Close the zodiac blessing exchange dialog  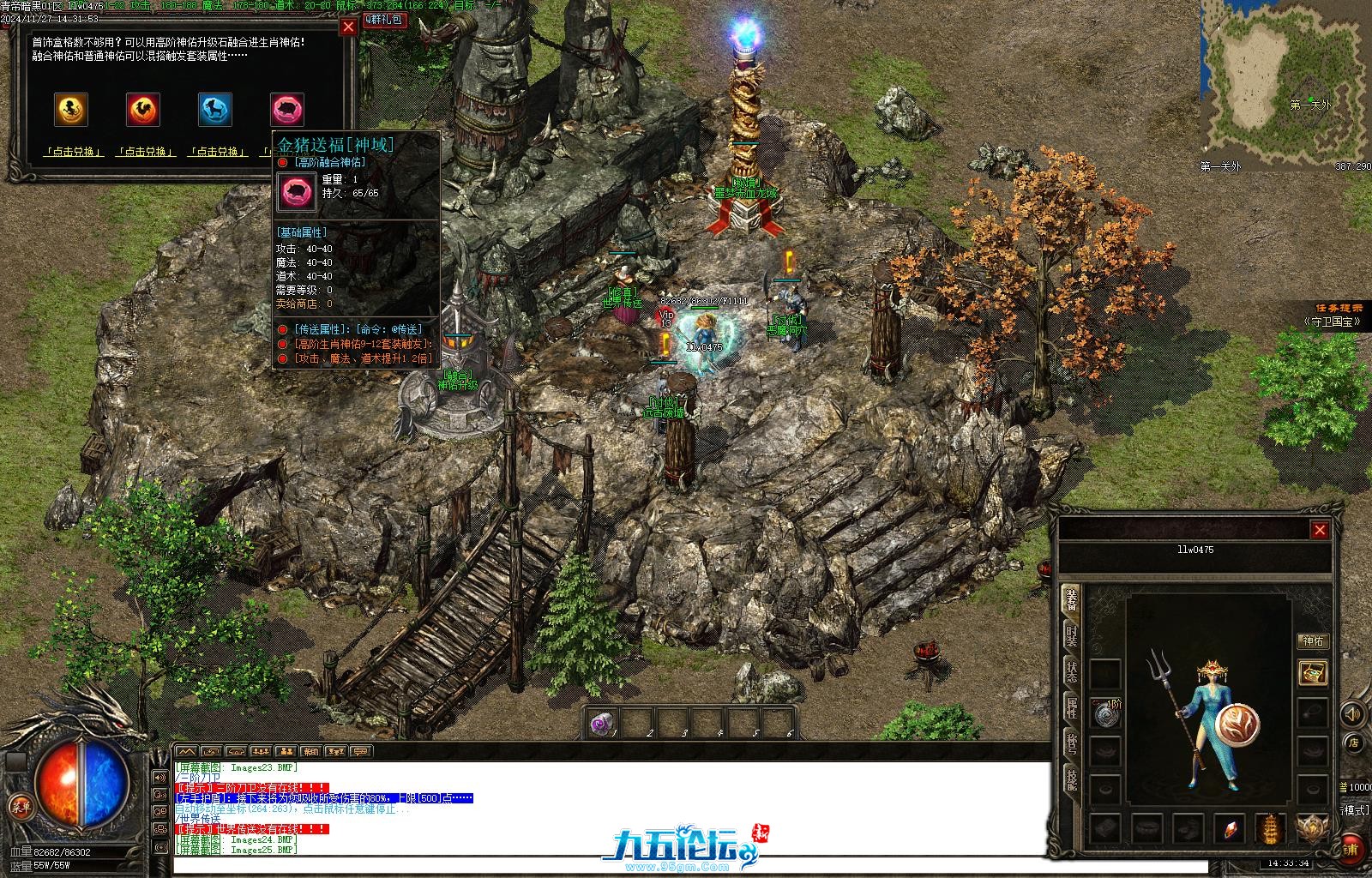(x=348, y=27)
